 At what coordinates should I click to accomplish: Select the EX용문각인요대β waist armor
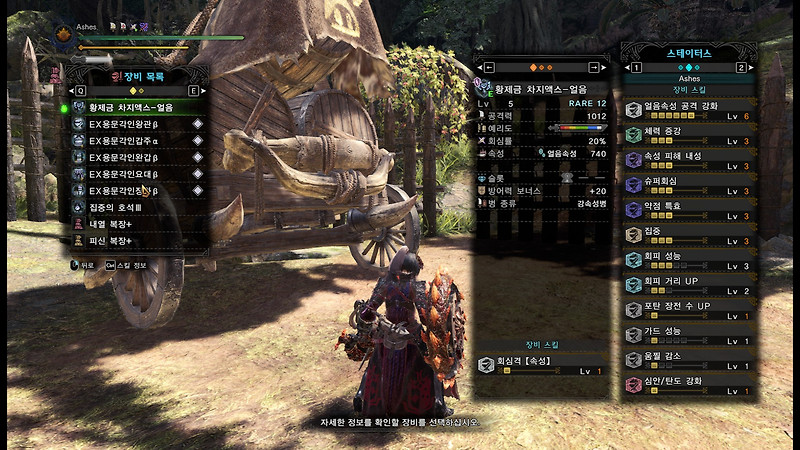[135, 174]
